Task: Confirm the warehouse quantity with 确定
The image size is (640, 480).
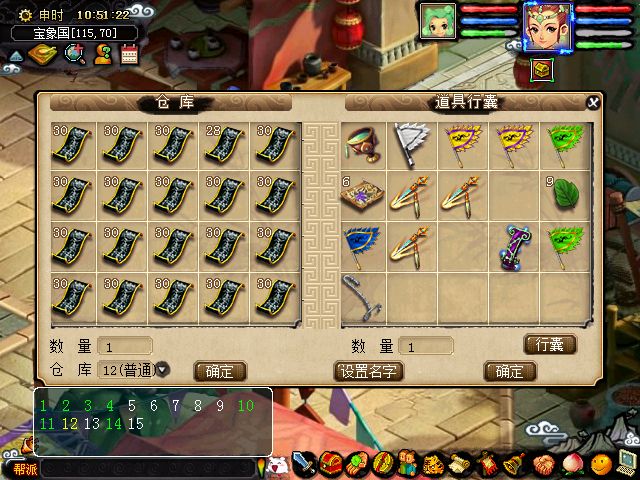Action: pyautogui.click(x=219, y=370)
